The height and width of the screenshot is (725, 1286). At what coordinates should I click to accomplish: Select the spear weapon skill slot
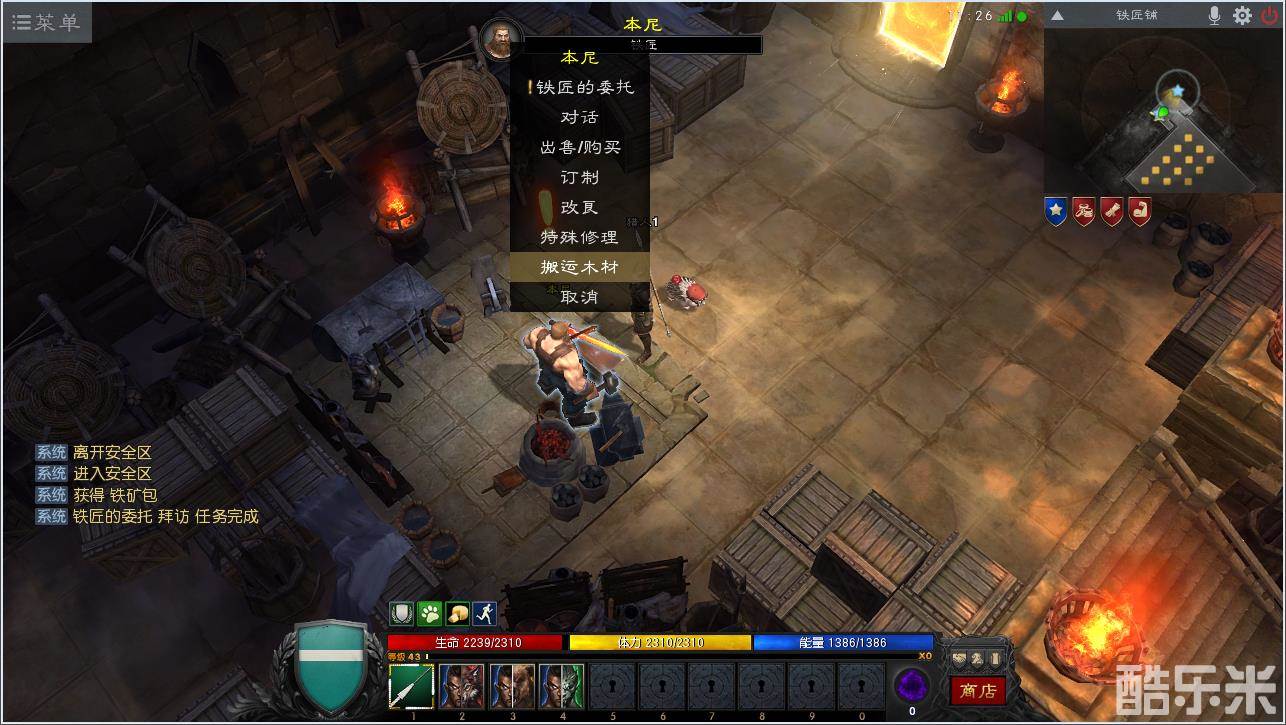tap(412, 687)
